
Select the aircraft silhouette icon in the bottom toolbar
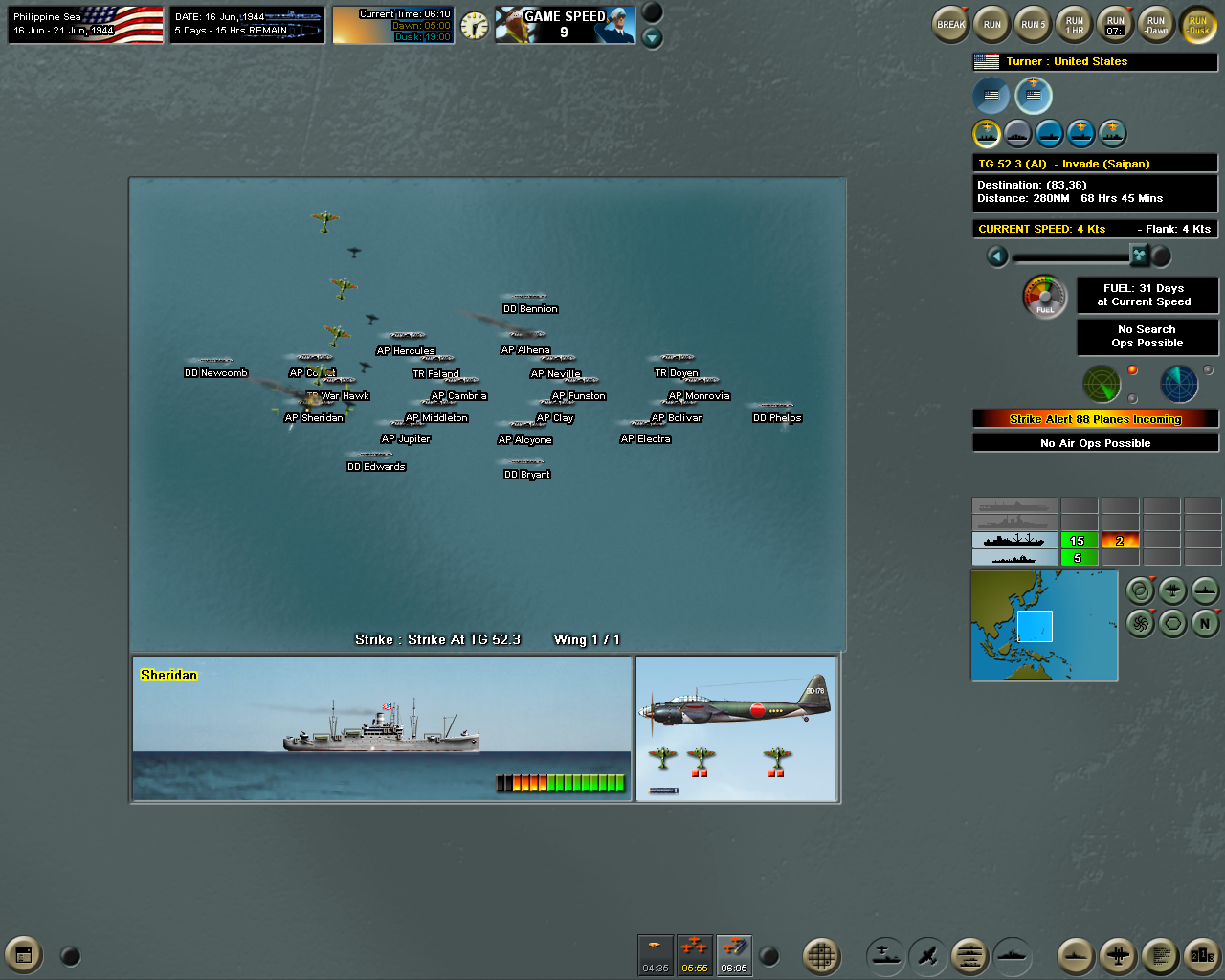click(x=927, y=955)
